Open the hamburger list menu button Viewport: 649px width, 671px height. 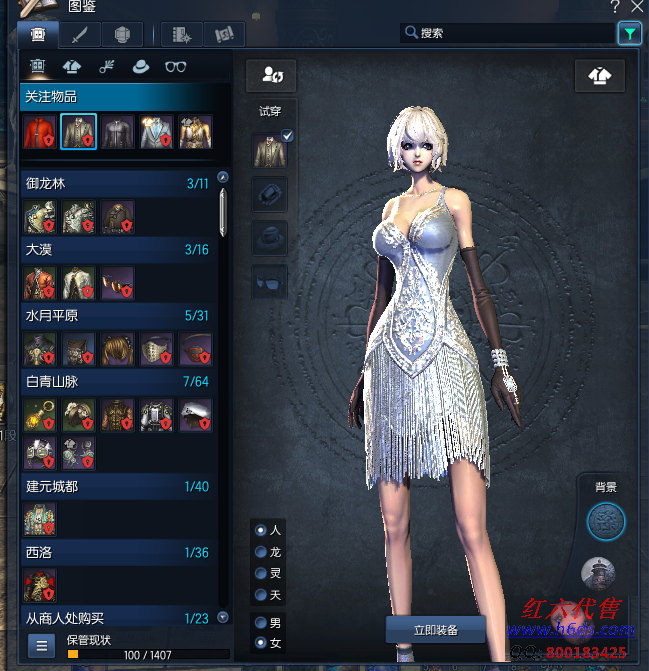click(41, 645)
